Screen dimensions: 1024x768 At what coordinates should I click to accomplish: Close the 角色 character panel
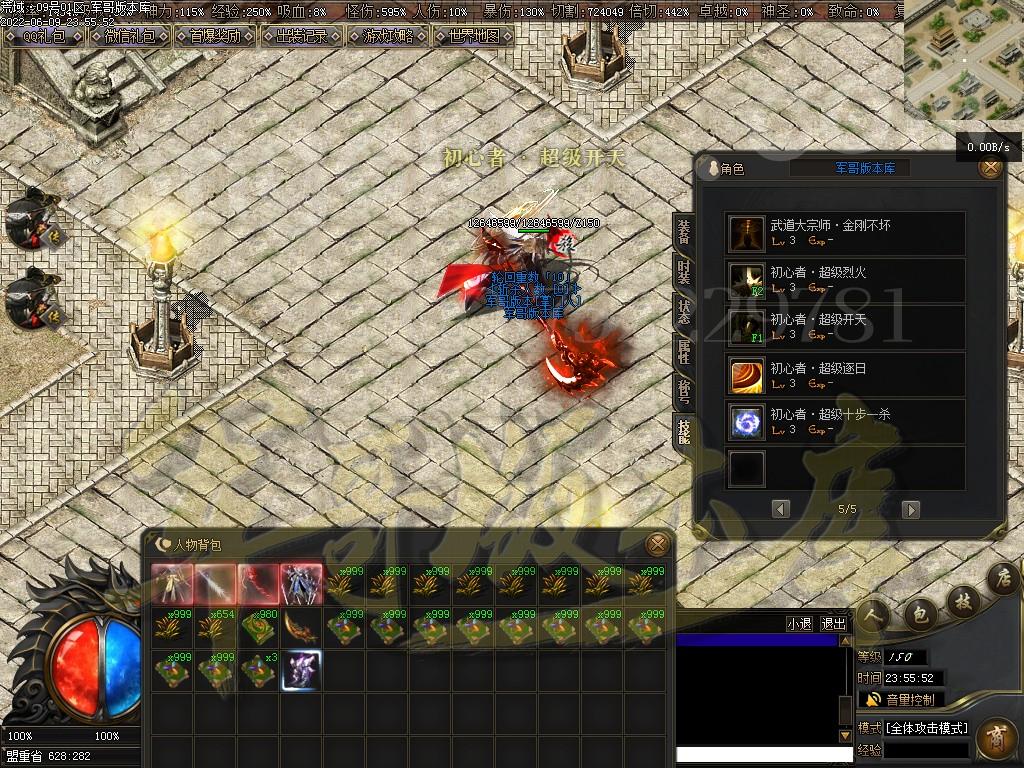point(990,168)
